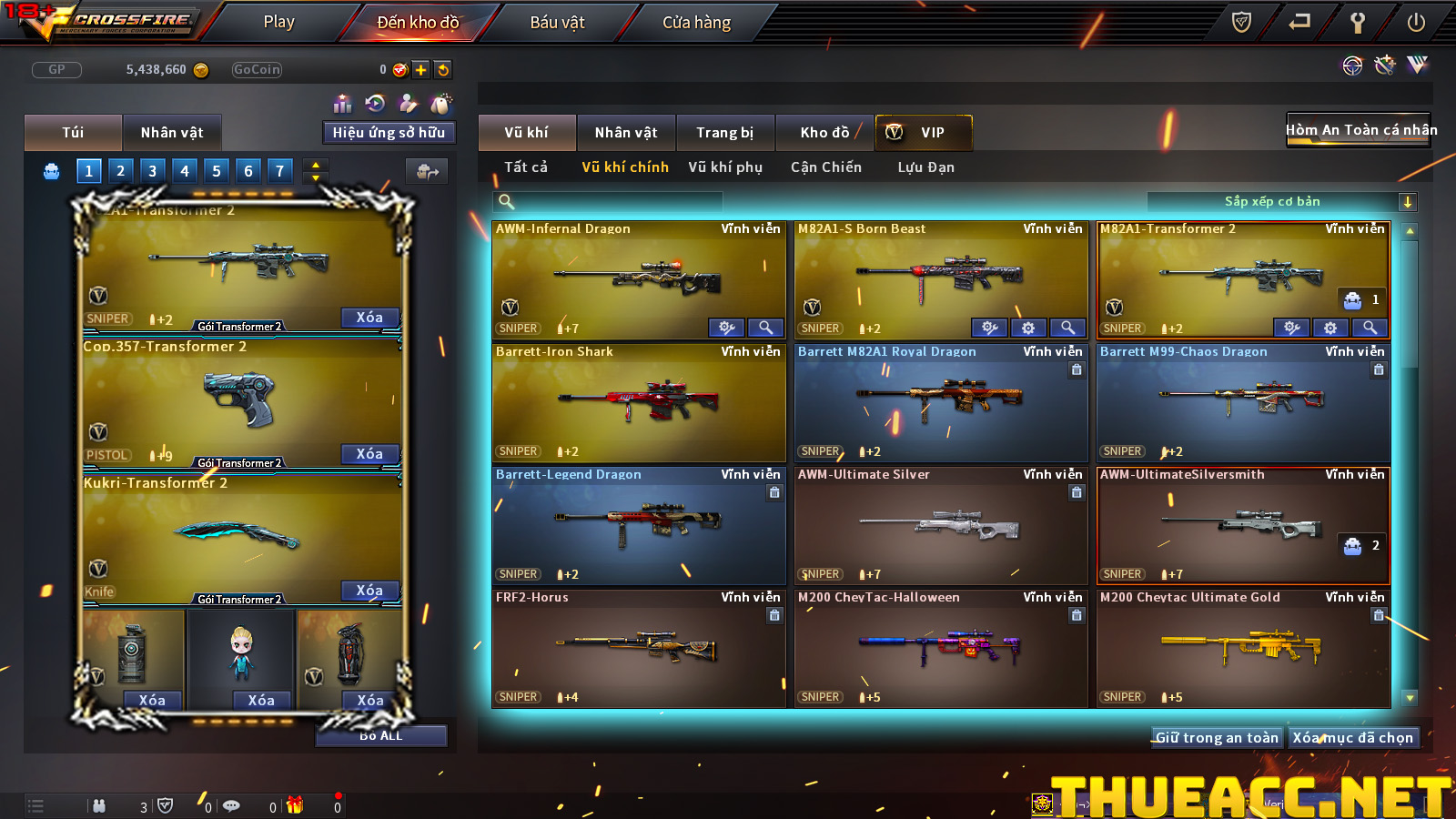Remove Cop.357-Transformer 2 with Xóa

coord(369,454)
